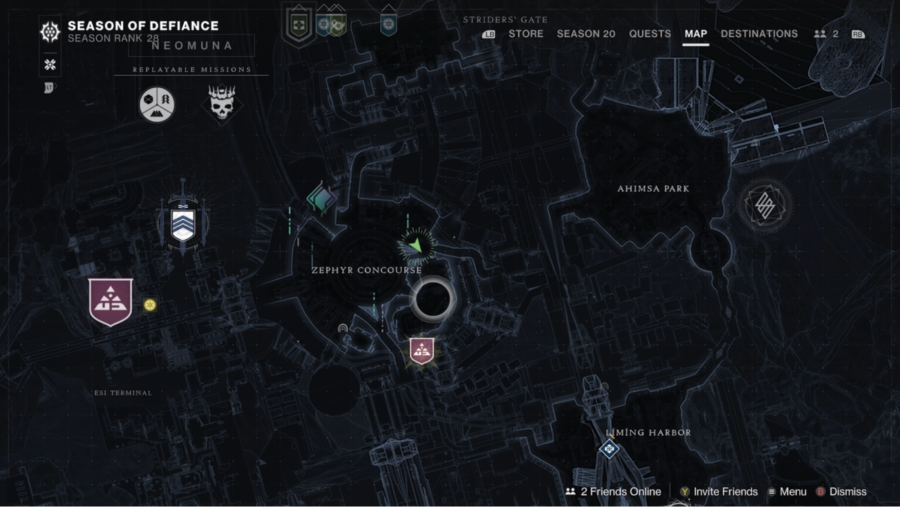This screenshot has height=507, width=900.
Task: Click the small yellow circular map marker
Action: click(150, 305)
